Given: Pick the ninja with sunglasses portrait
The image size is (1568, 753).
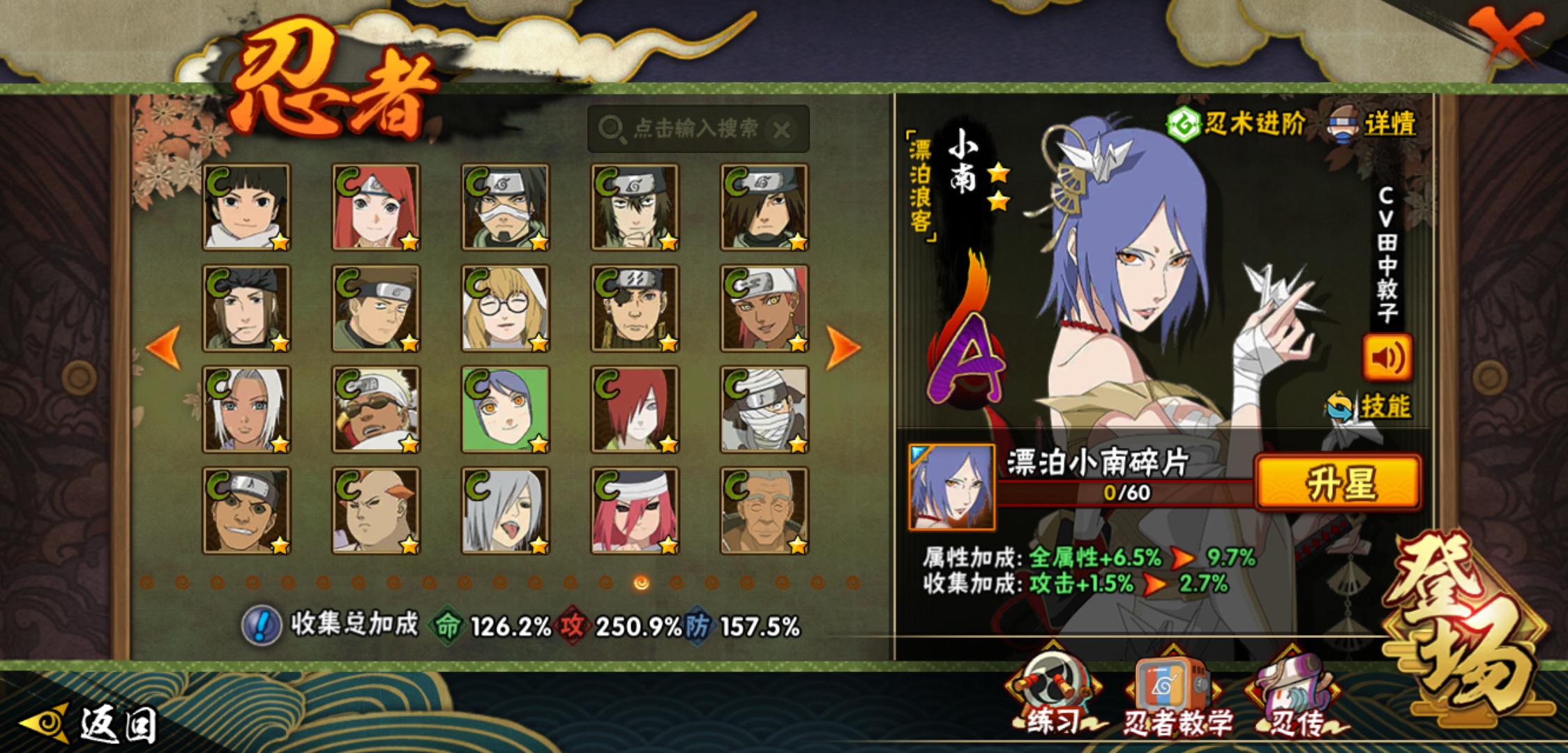Looking at the screenshot, I should [x=376, y=409].
